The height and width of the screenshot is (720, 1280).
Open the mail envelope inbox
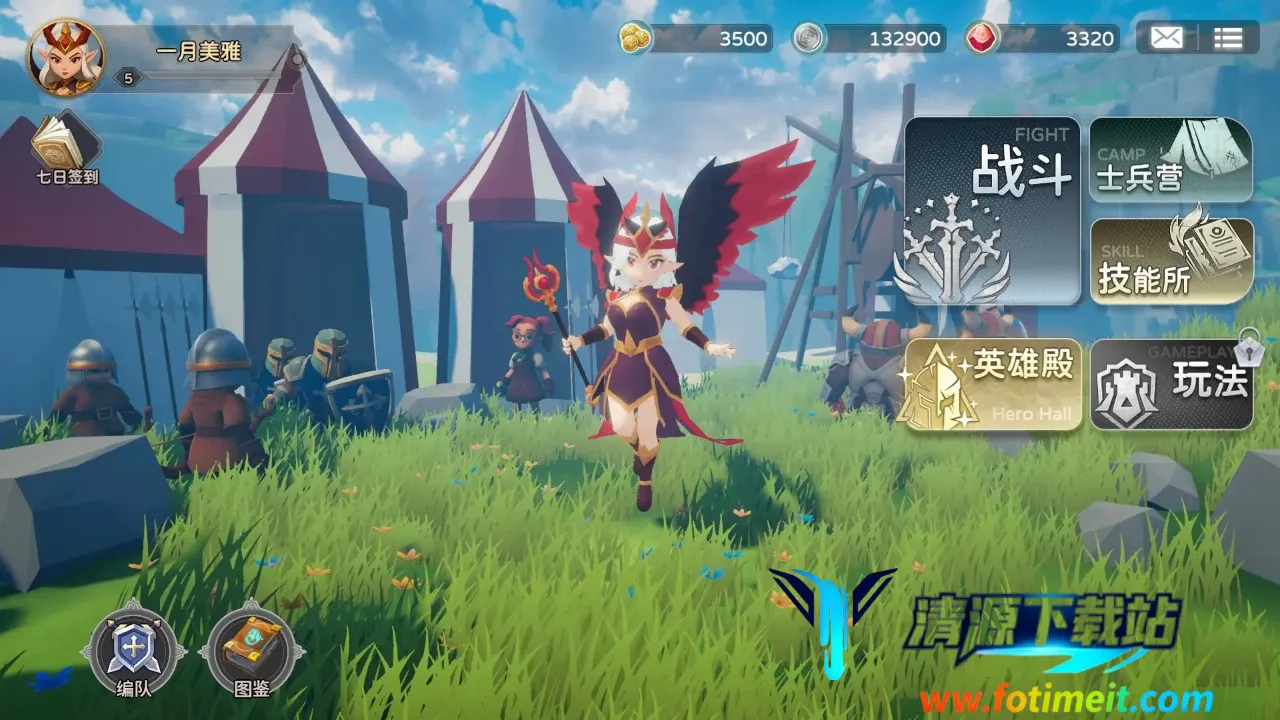tap(1166, 39)
